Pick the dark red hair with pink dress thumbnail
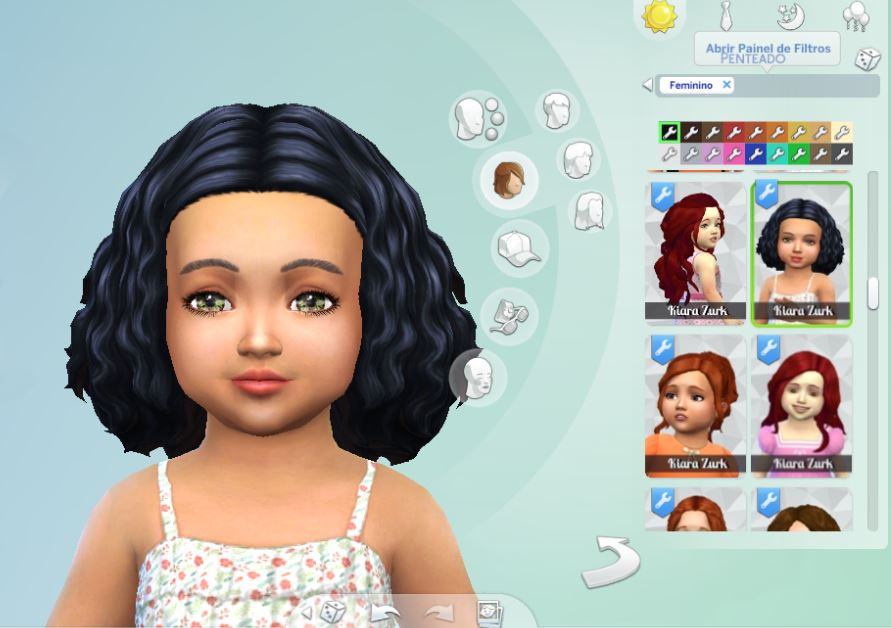This screenshot has width=891, height=628. point(801,405)
